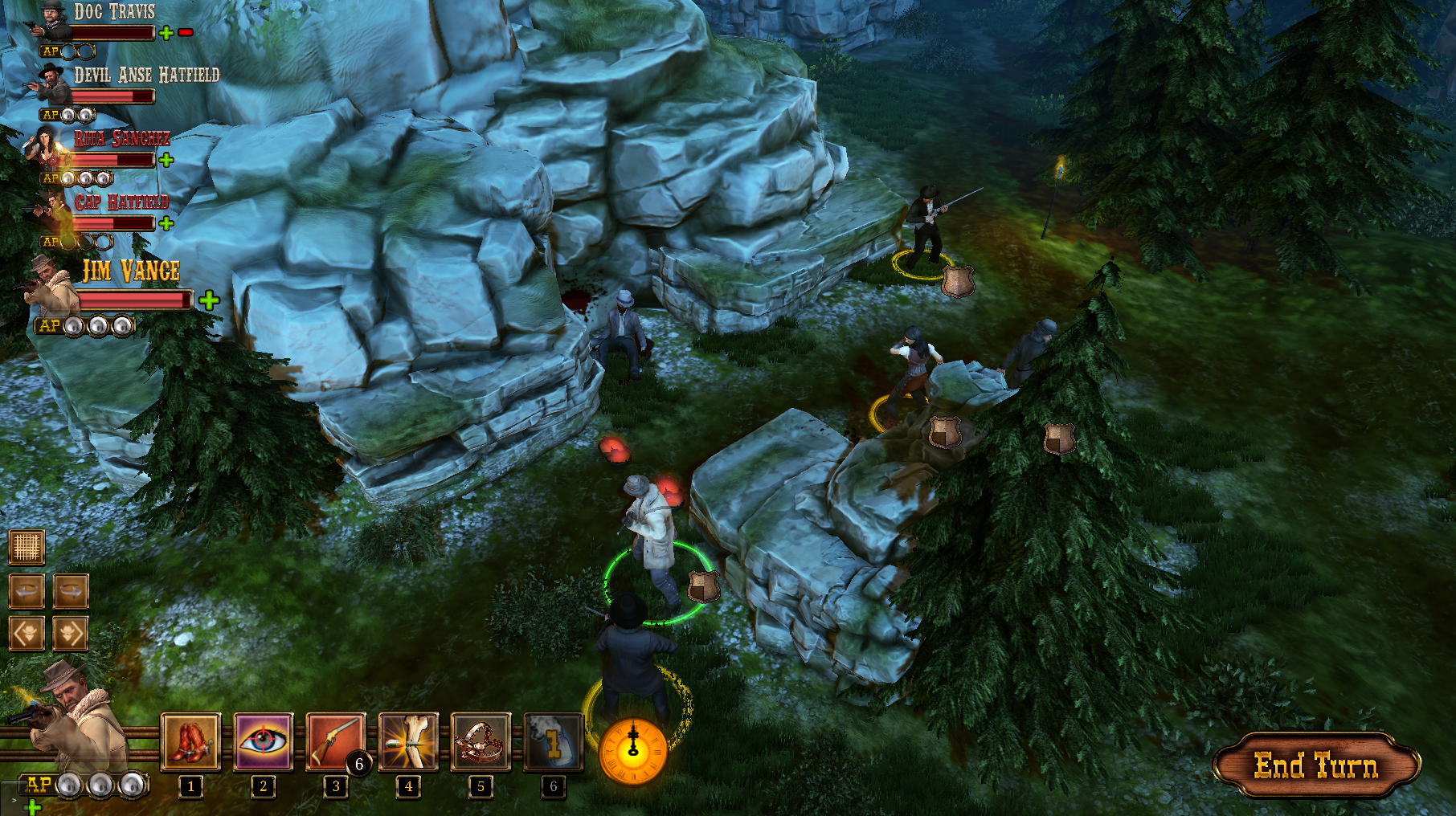Toggle the grid overlay button

[x=27, y=548]
